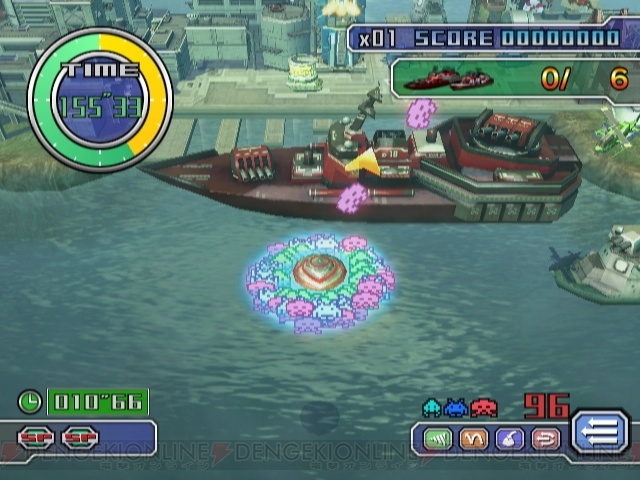Choose the orange wave formation icon
Image resolution: width=640 pixels, height=480 pixels.
(474, 437)
